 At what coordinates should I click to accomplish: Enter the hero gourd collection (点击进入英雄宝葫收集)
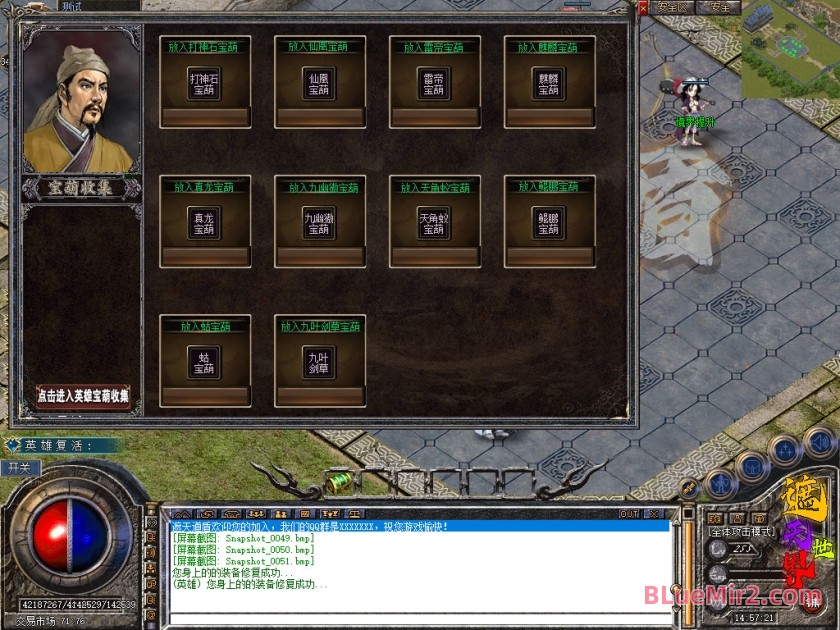(83, 395)
